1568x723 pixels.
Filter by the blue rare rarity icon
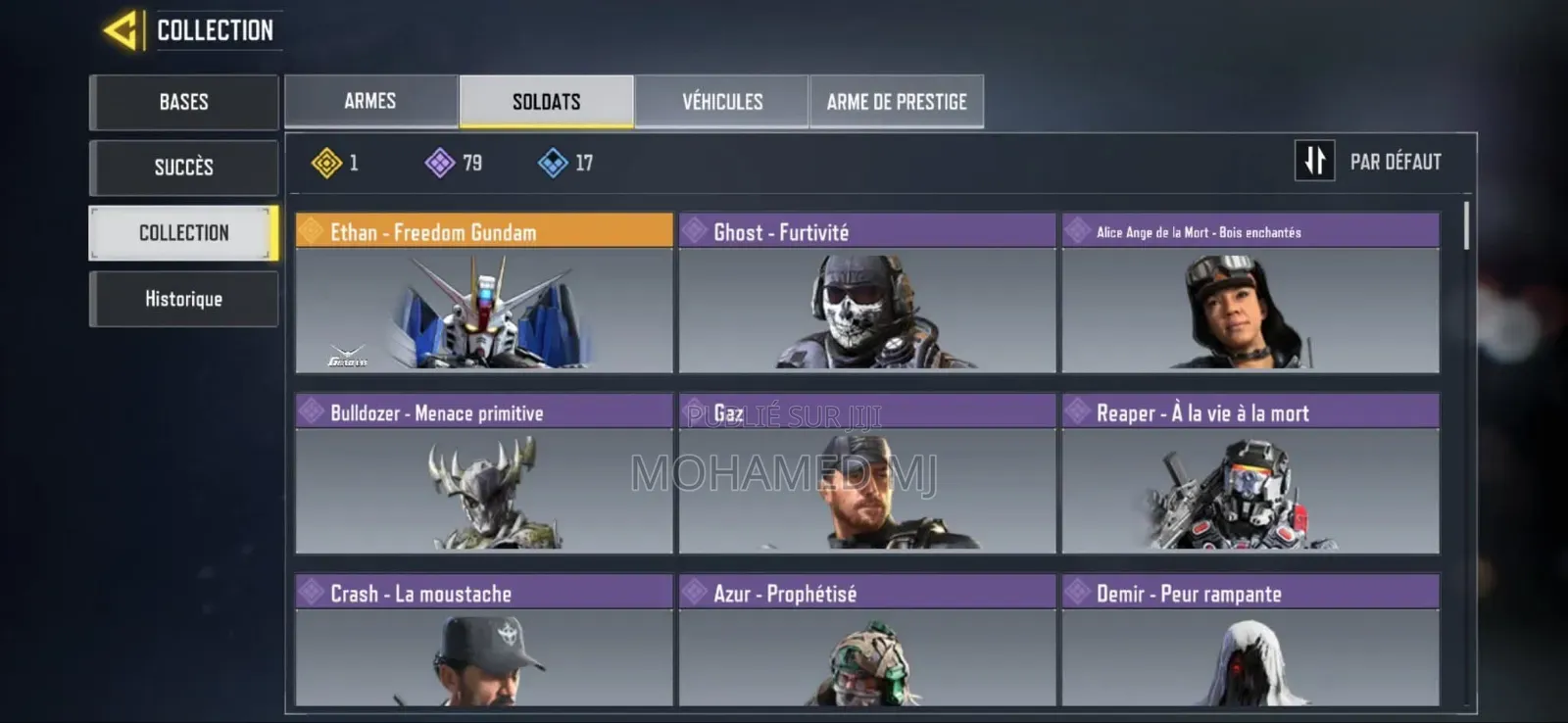click(553, 163)
